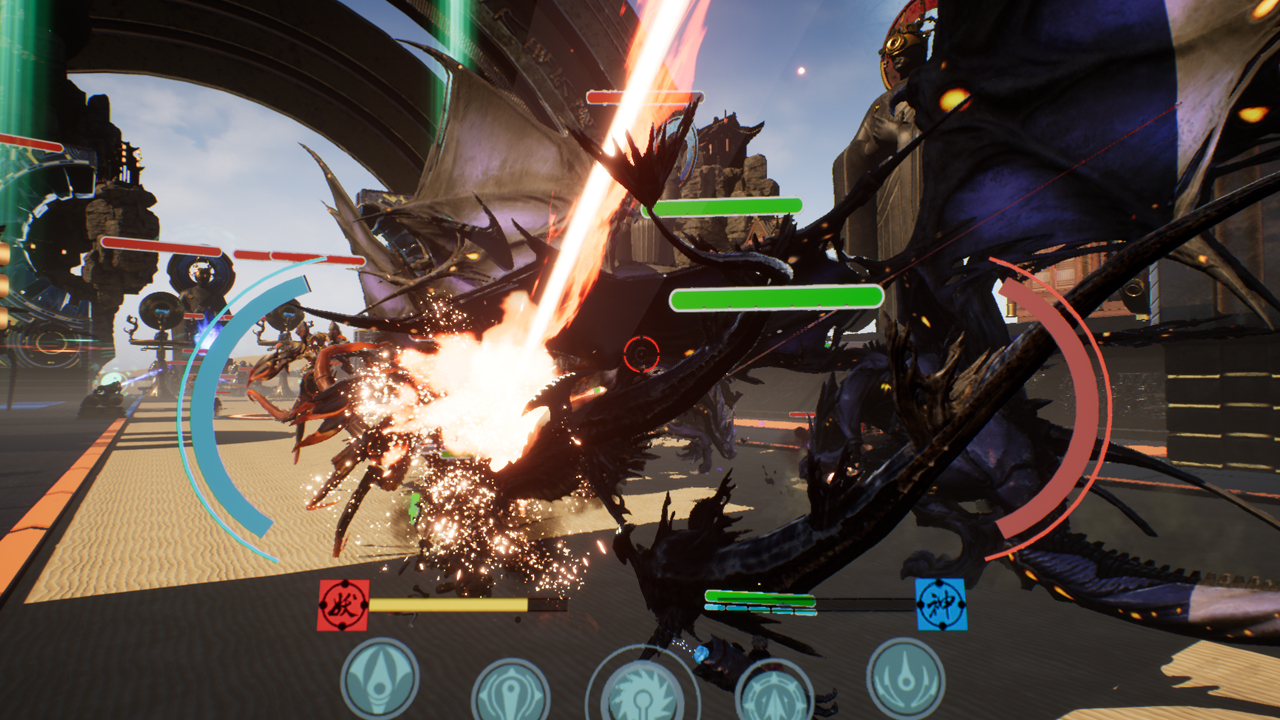Viewport: 1280px width, 720px height.
Task: Activate the far-left spearhead ability icon
Action: point(380,678)
